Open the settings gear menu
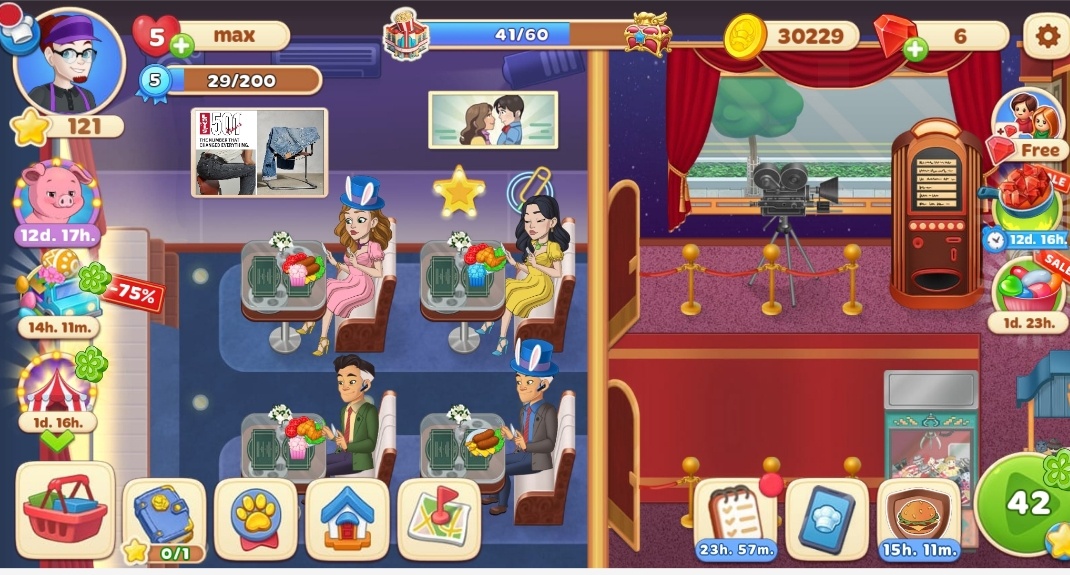Screen dimensions: 1070x575 (1046, 37)
